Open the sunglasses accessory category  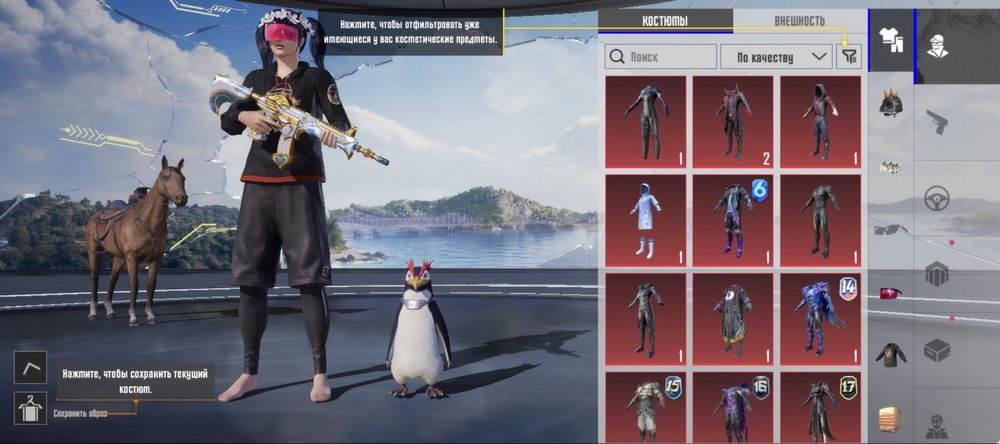(890, 229)
